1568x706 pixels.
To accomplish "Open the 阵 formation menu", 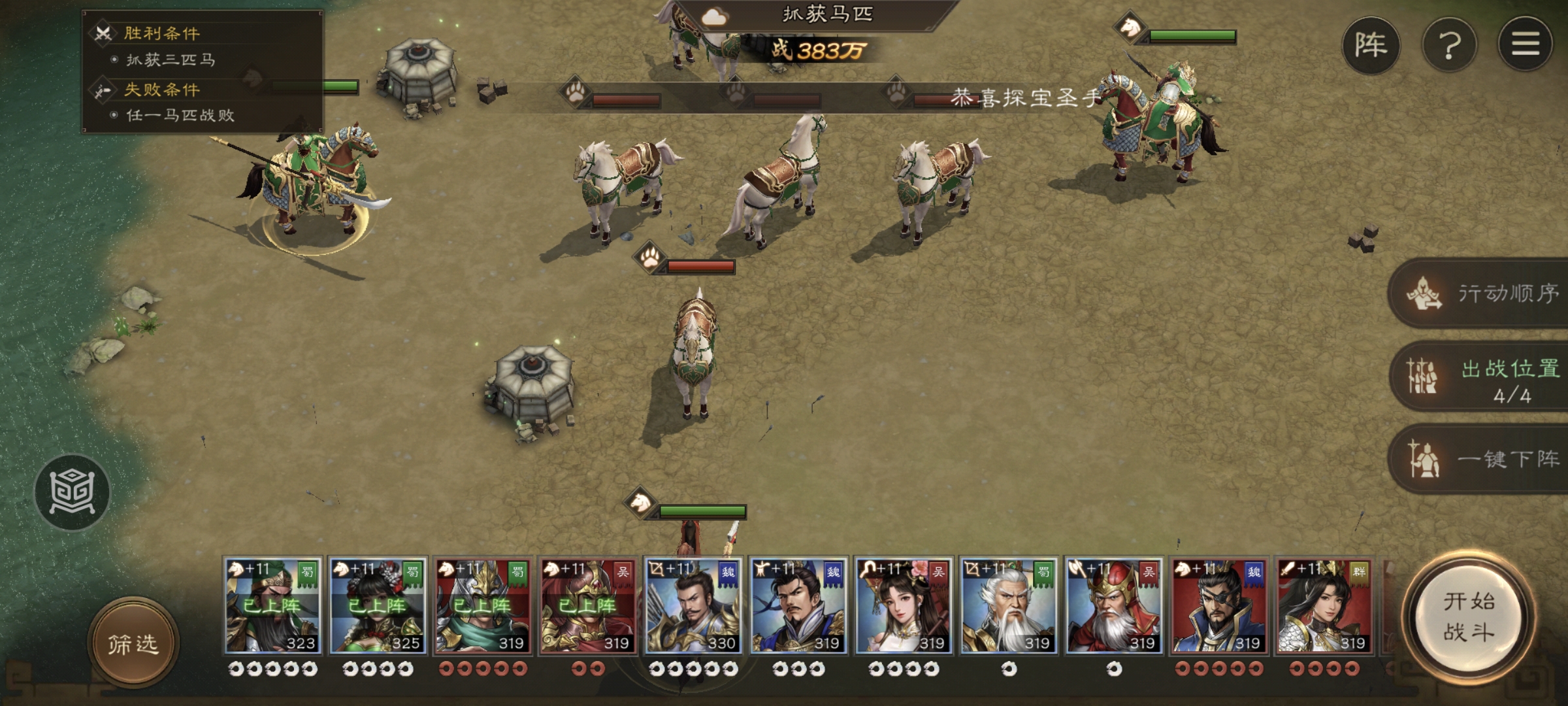I will (x=1371, y=45).
